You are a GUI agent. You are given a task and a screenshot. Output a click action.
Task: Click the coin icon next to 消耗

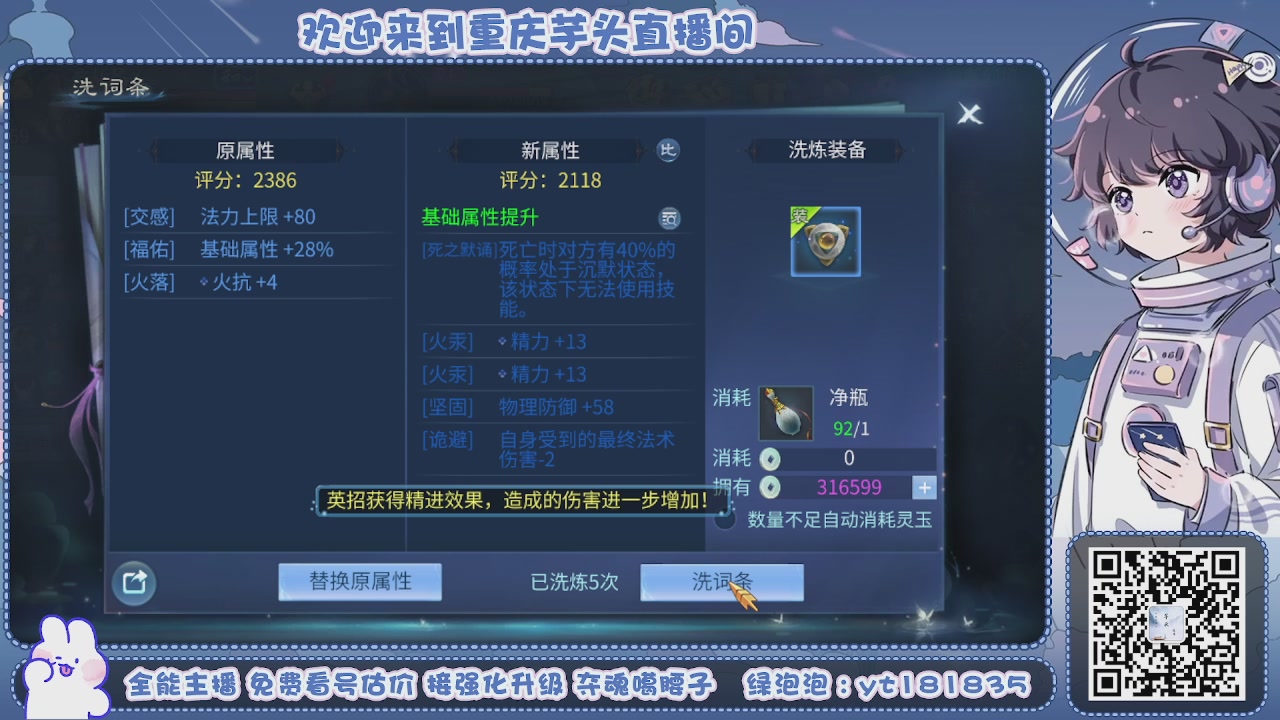[771, 459]
